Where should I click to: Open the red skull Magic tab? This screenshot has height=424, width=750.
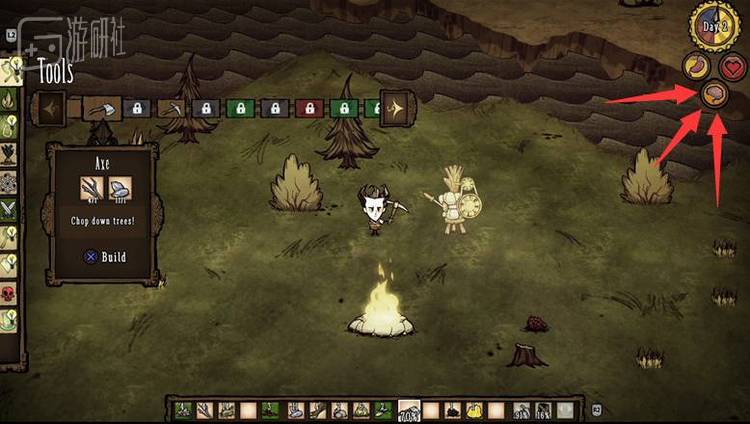(11, 292)
